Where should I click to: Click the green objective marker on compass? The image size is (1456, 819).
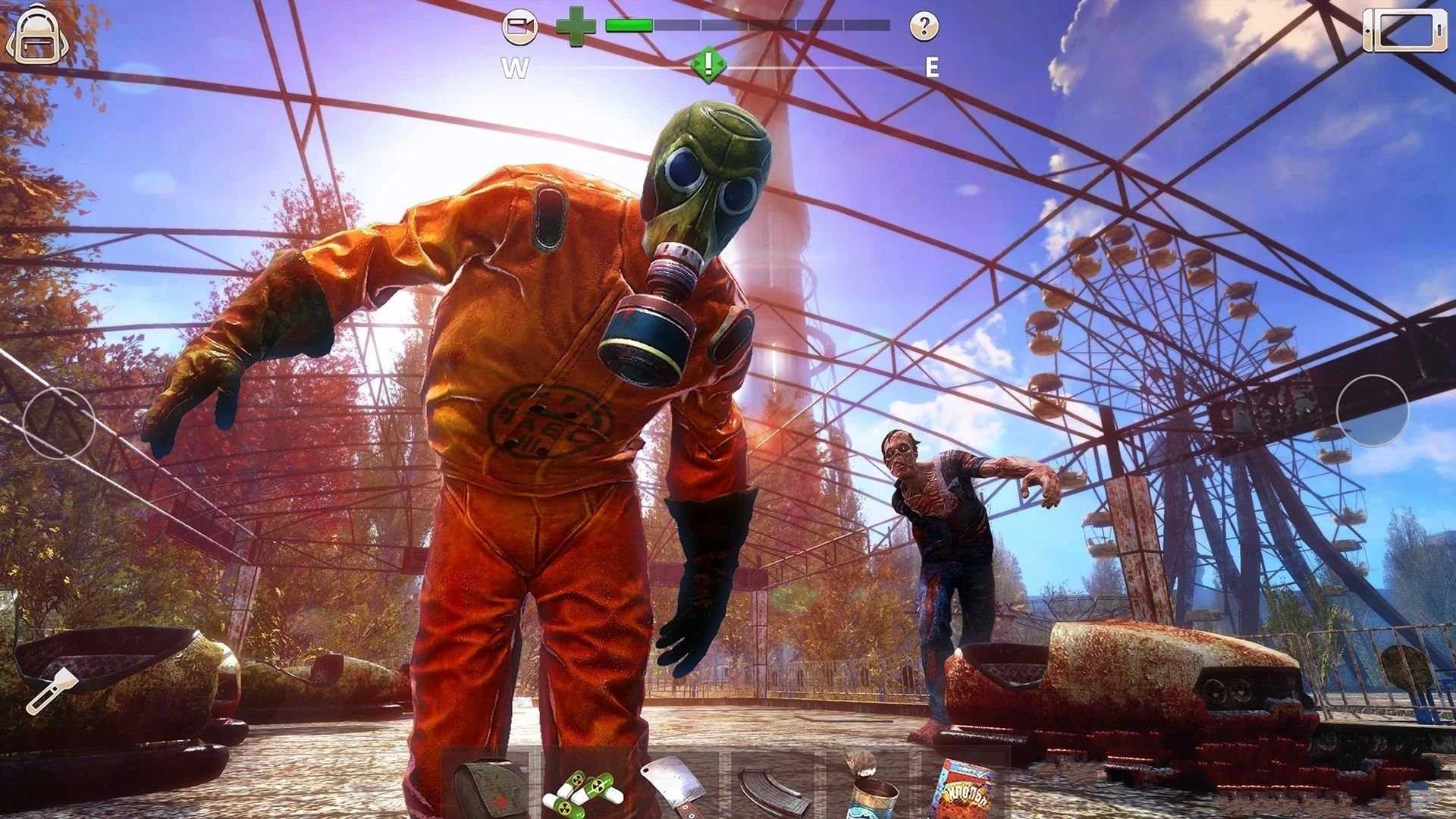click(x=708, y=65)
